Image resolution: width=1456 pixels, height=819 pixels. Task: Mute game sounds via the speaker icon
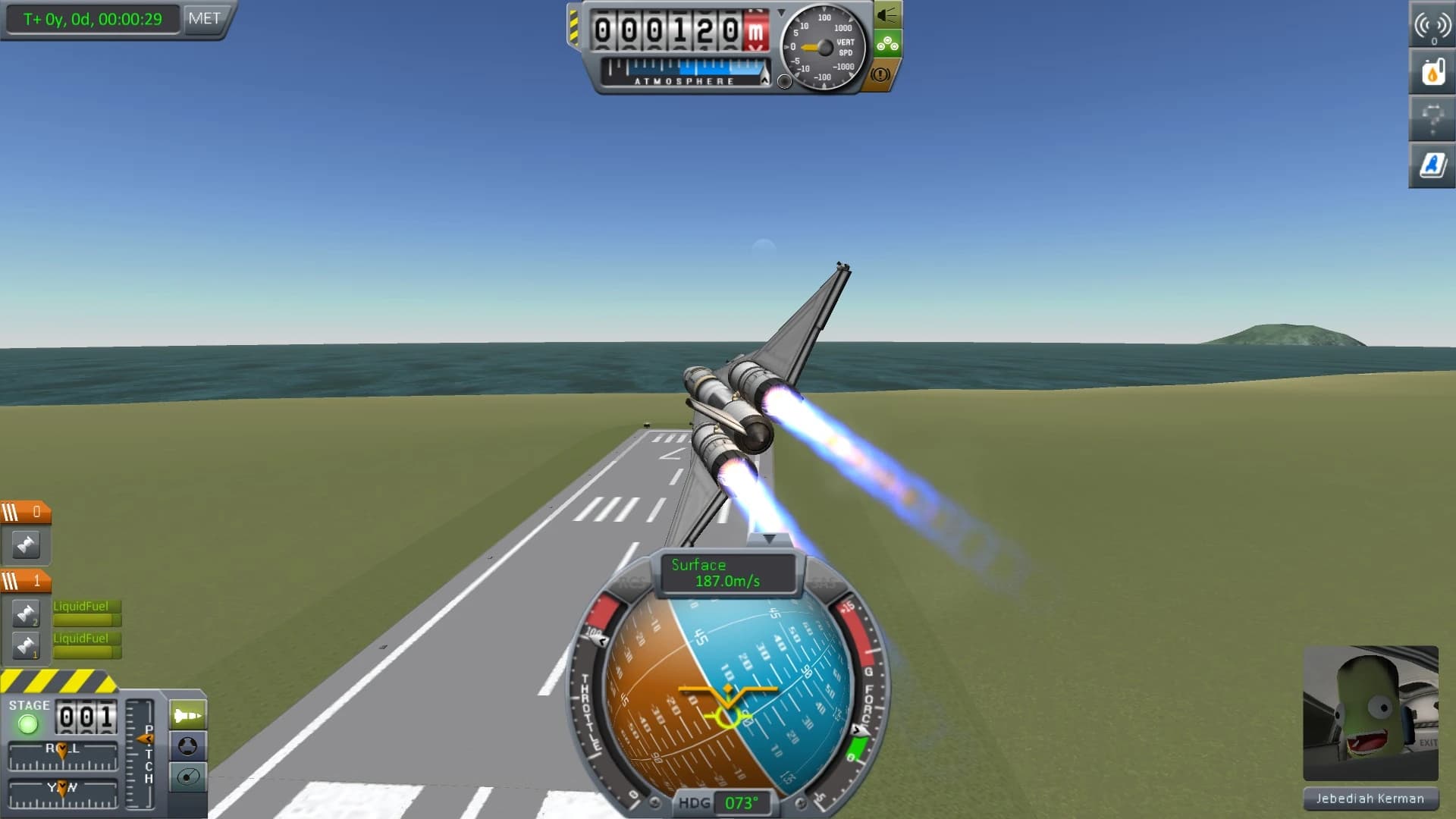pos(887,12)
